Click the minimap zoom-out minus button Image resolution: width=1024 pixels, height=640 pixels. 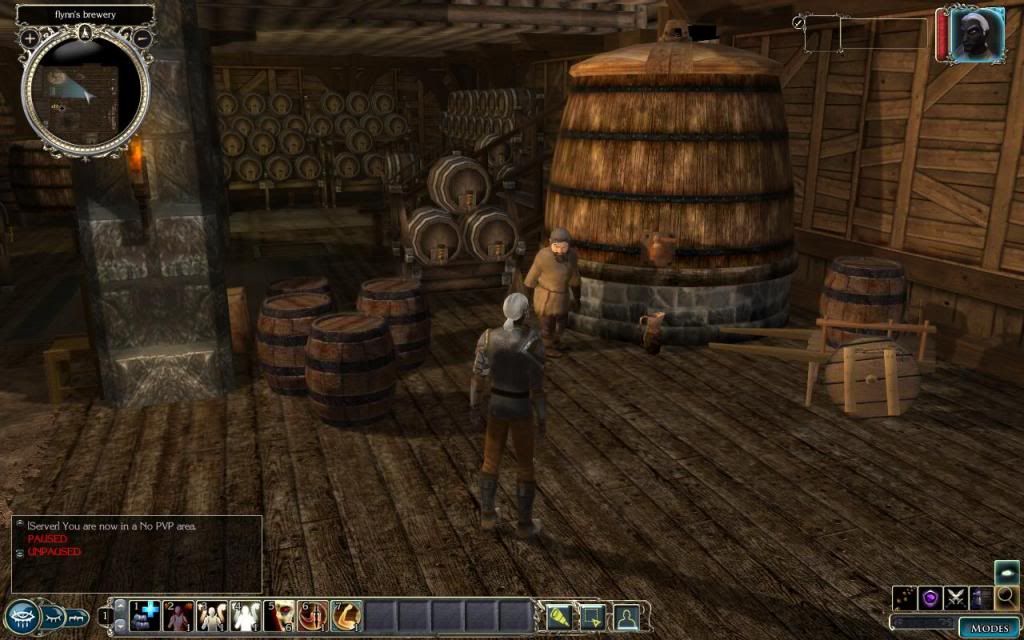tap(142, 38)
